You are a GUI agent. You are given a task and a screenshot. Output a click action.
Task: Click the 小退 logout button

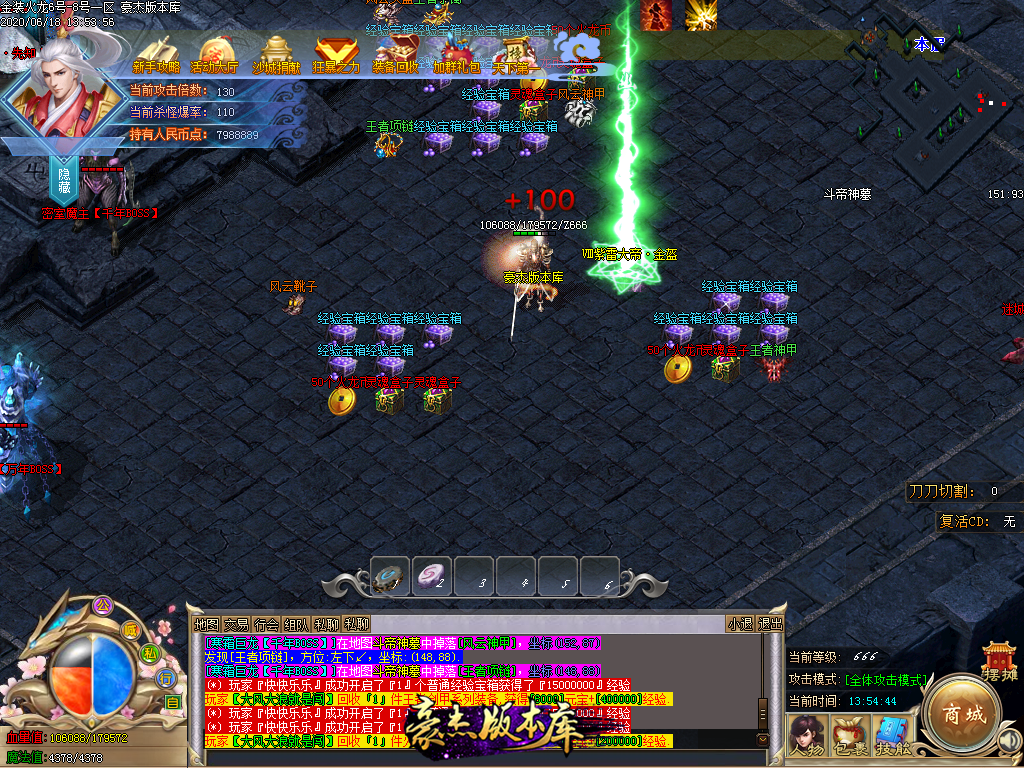(740, 624)
